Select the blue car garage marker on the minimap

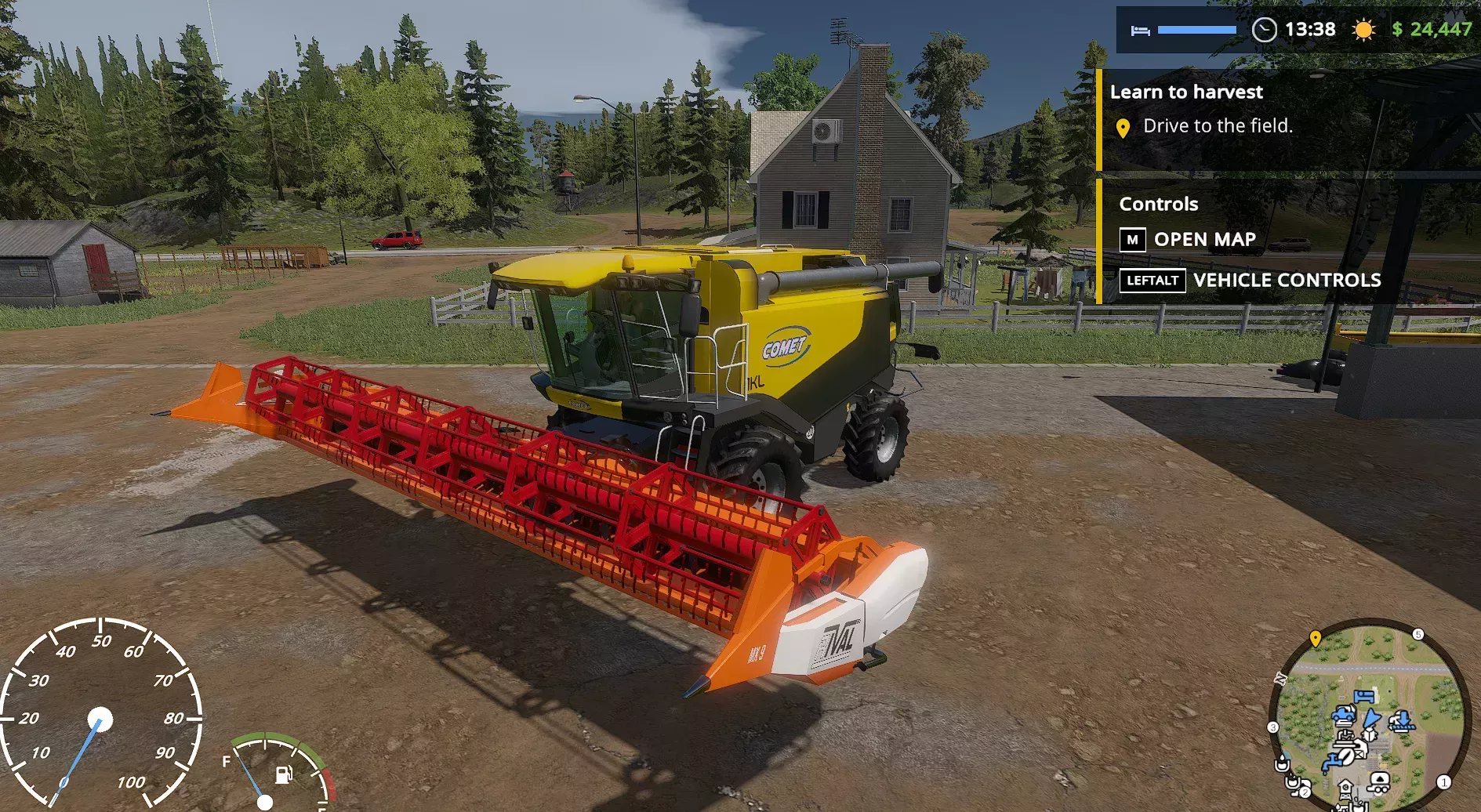(1344, 714)
